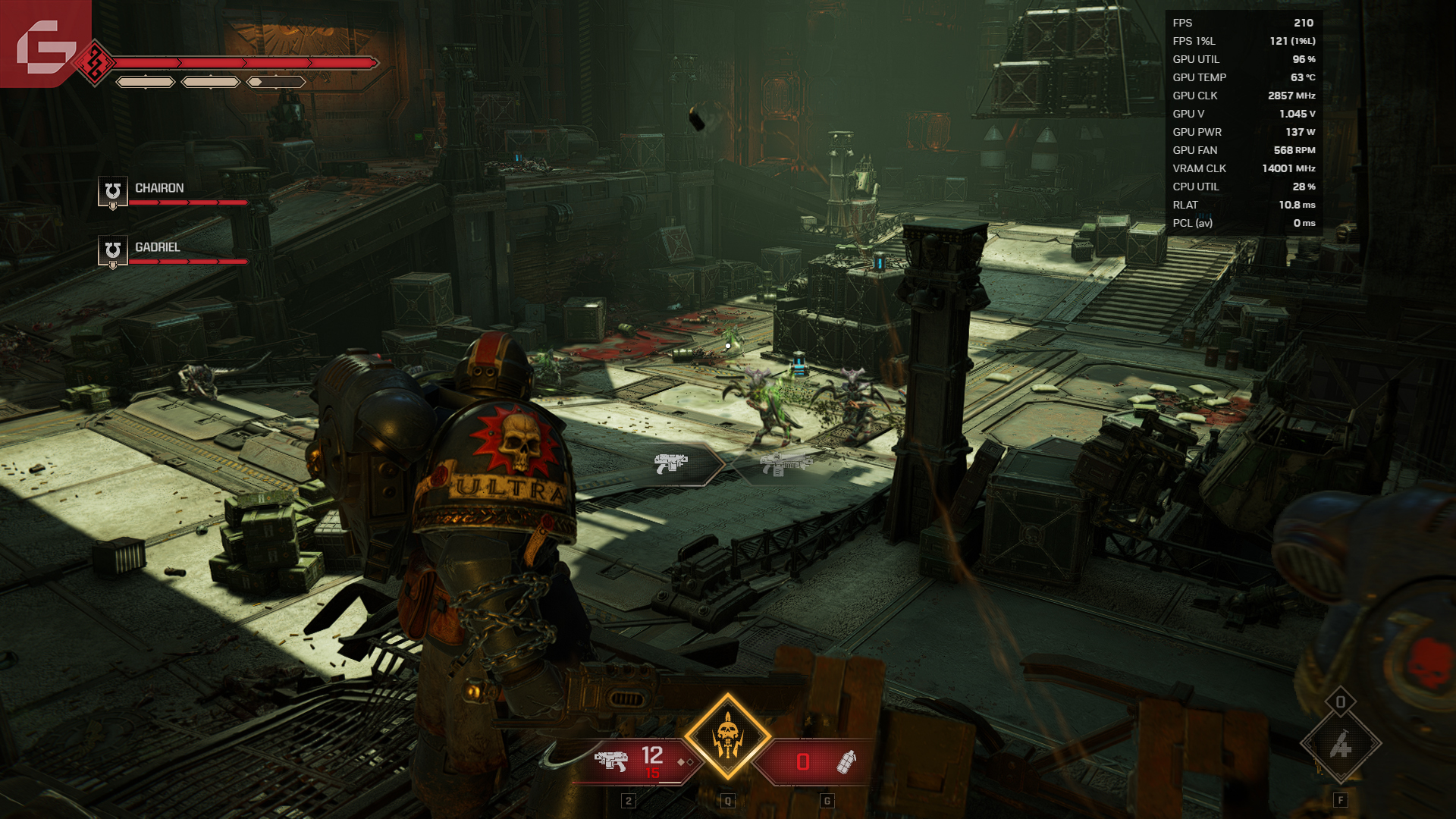Open the red G overlay logo
1456x819 pixels.
tap(44, 45)
